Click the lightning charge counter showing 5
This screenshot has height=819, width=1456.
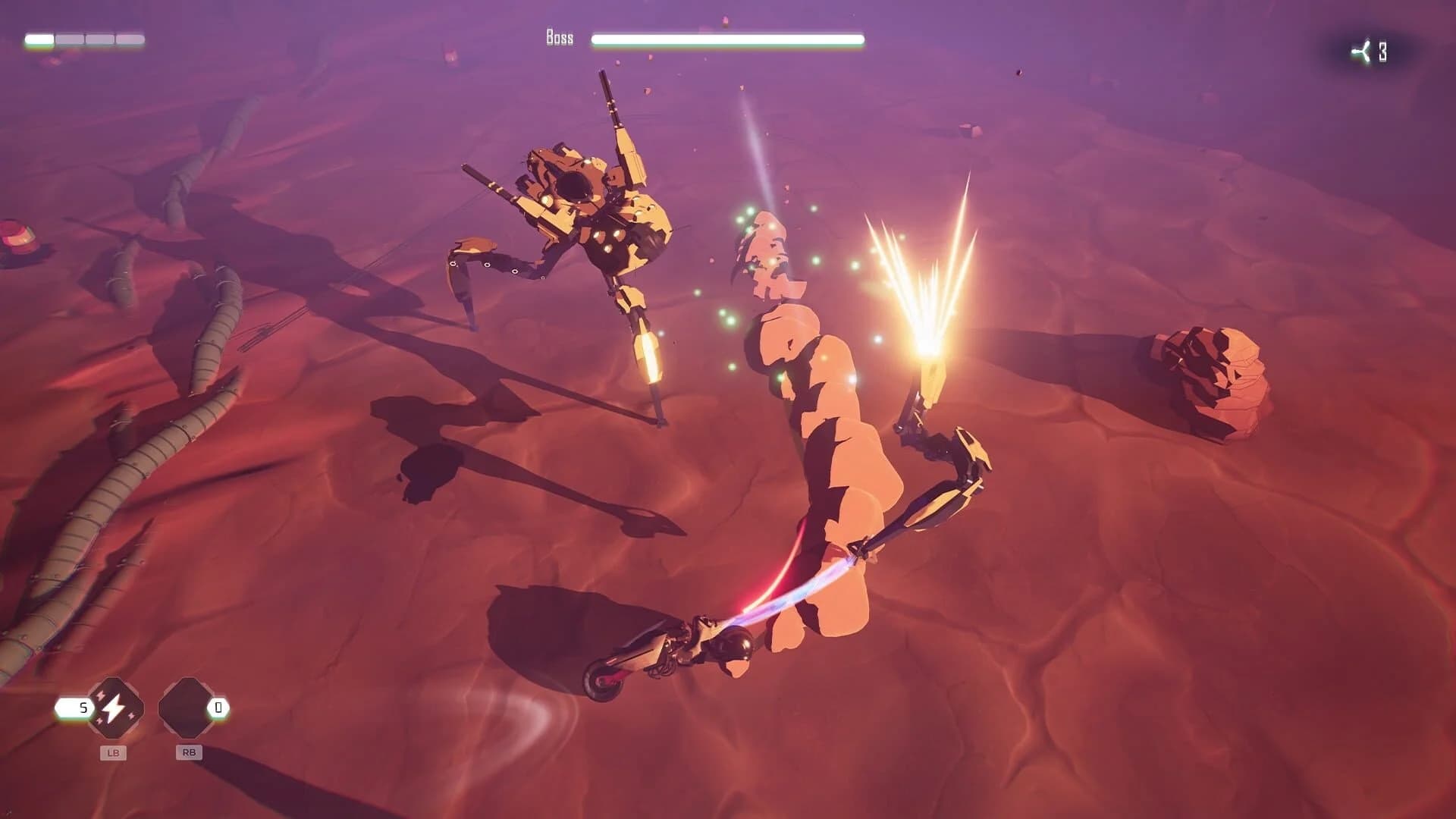[81, 708]
